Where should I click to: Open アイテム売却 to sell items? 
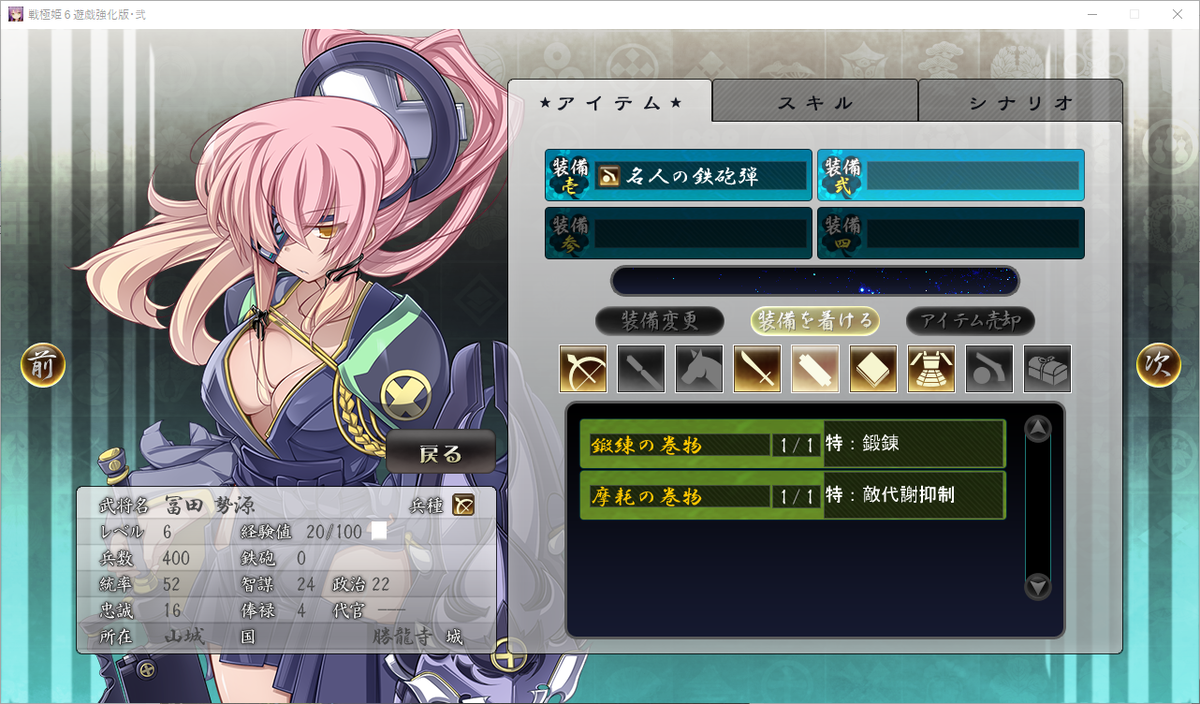[x=970, y=321]
